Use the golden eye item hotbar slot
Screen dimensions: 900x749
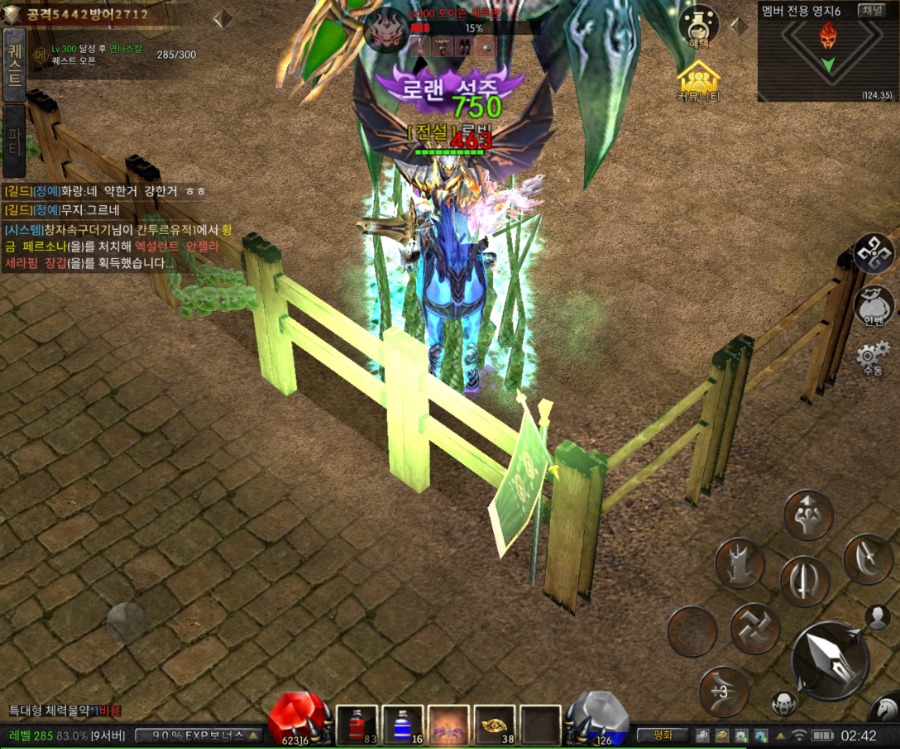pyautogui.click(x=494, y=724)
